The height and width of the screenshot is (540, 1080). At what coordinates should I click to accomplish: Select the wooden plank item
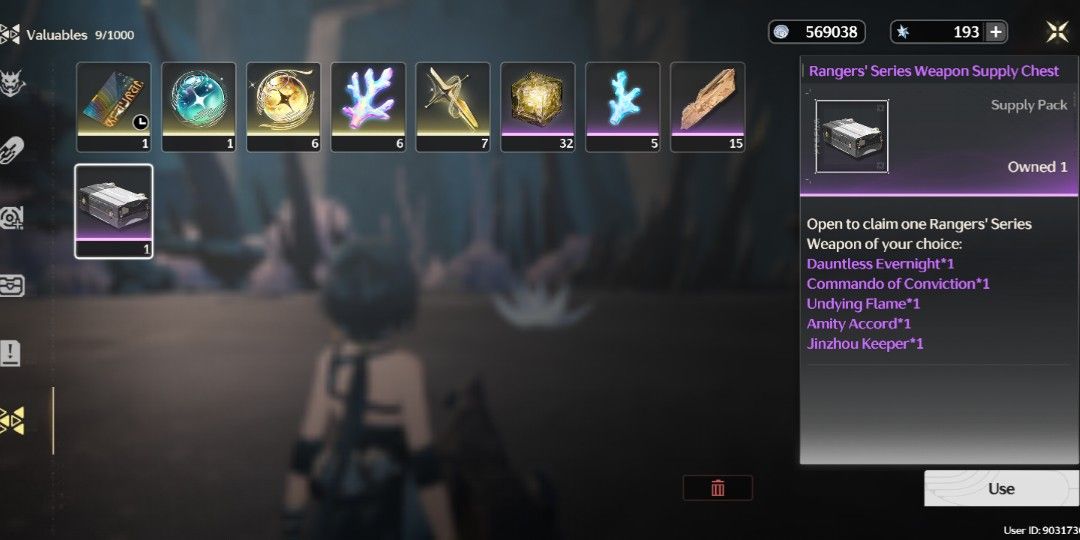coord(707,106)
